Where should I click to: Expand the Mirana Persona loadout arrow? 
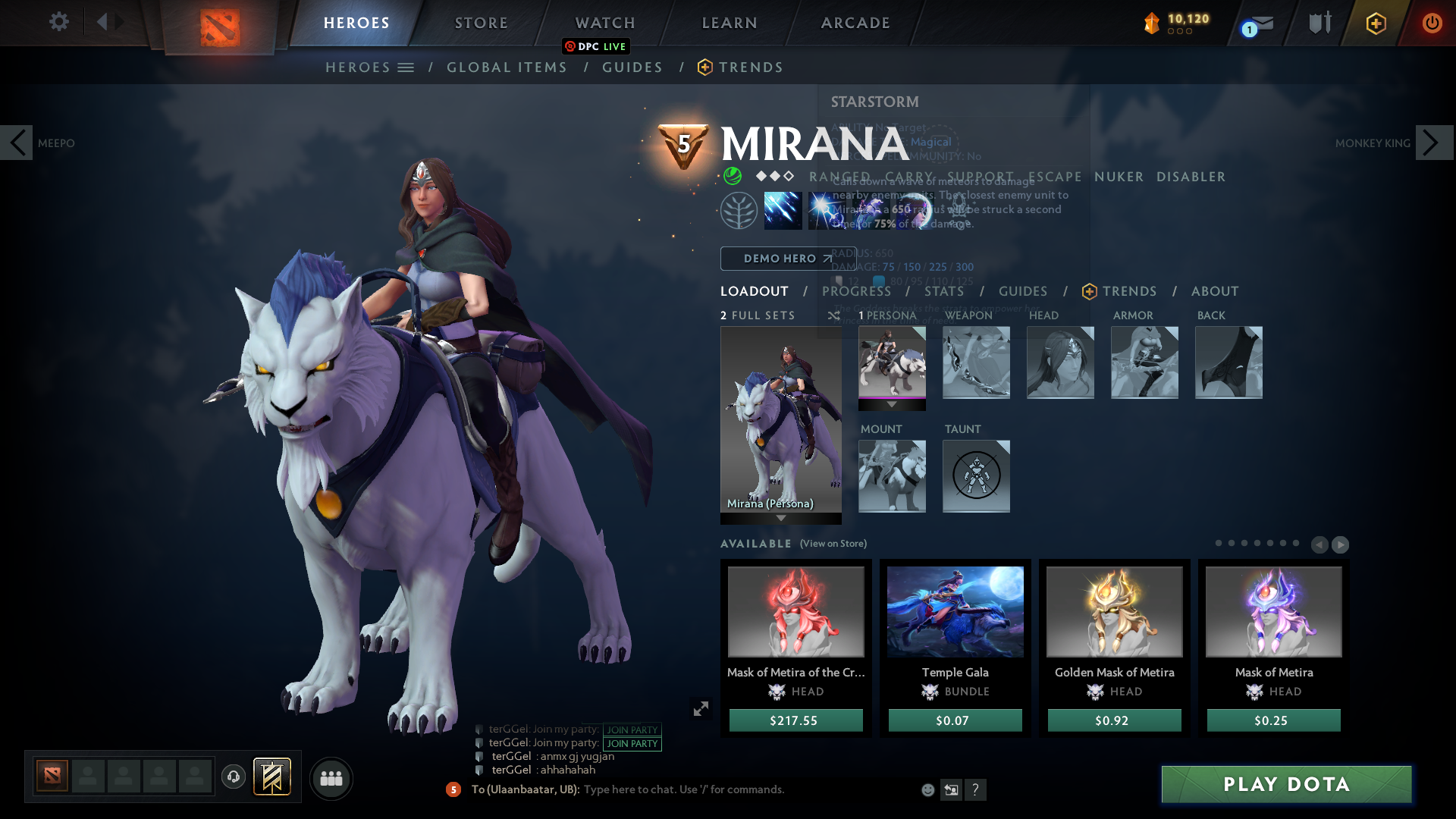click(781, 517)
